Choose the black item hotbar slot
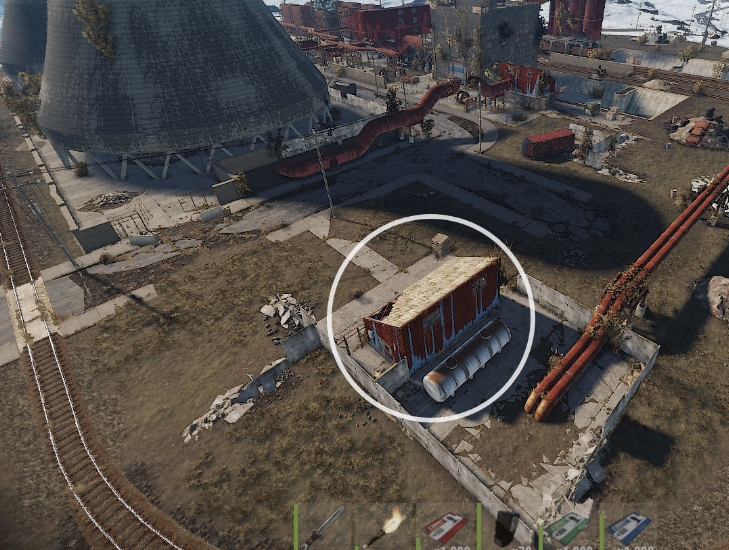 pos(507,527)
